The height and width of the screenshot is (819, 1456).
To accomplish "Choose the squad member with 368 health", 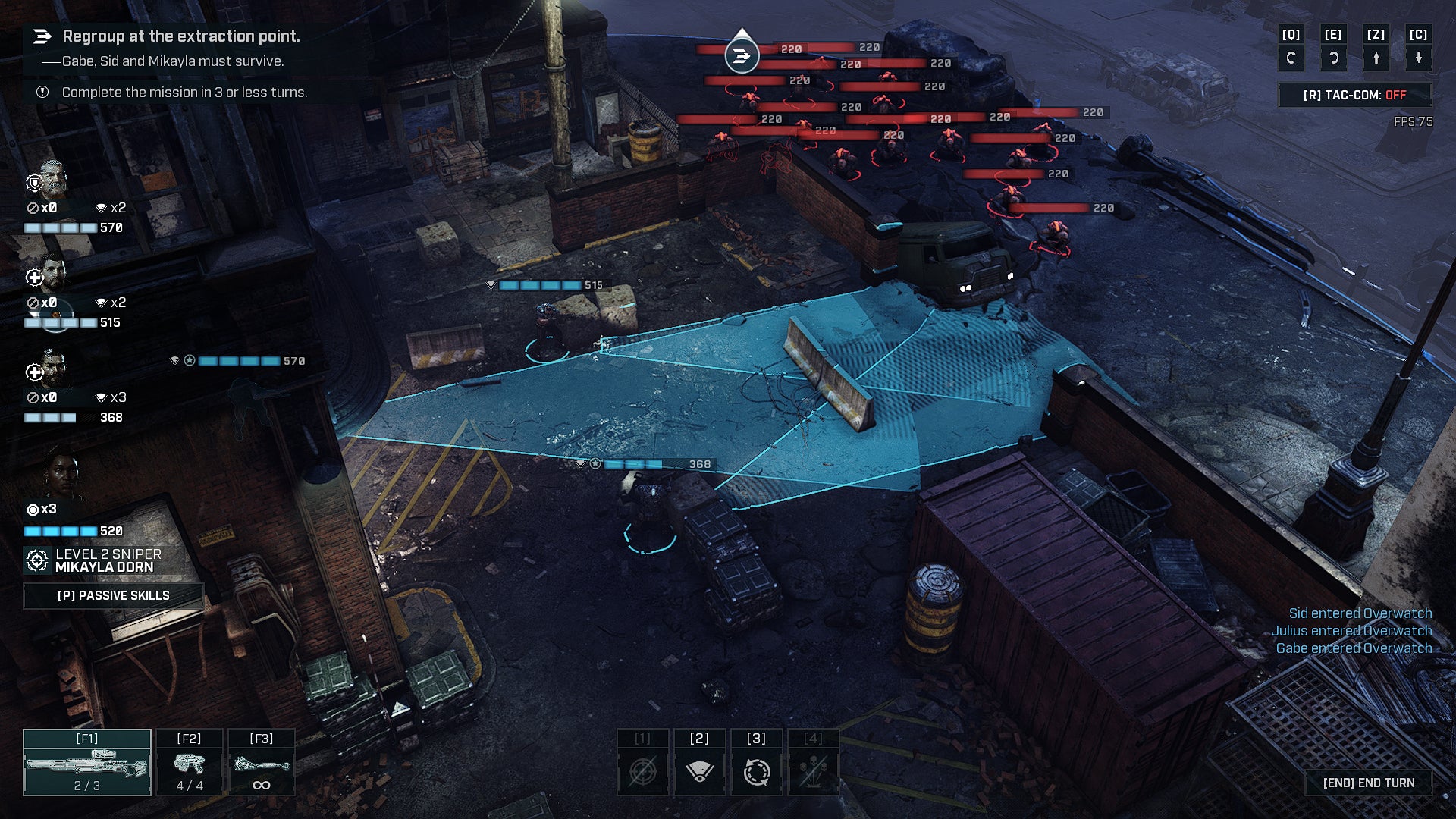I will pos(52,369).
